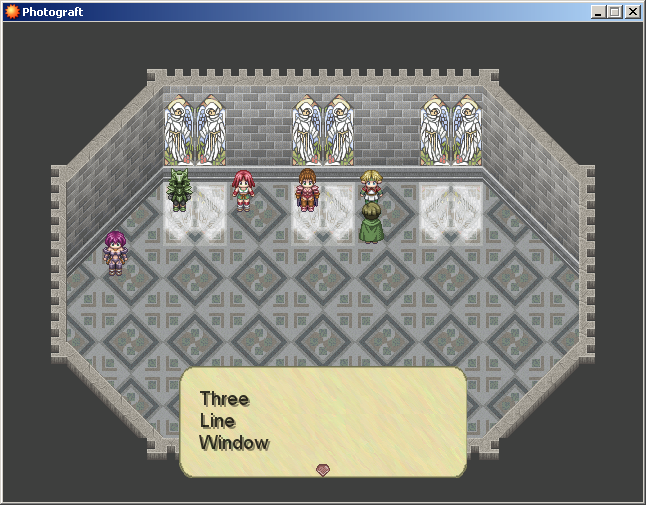Advance the dialogue using the pink gem indicator
Image resolution: width=646 pixels, height=505 pixels.
(x=322, y=469)
